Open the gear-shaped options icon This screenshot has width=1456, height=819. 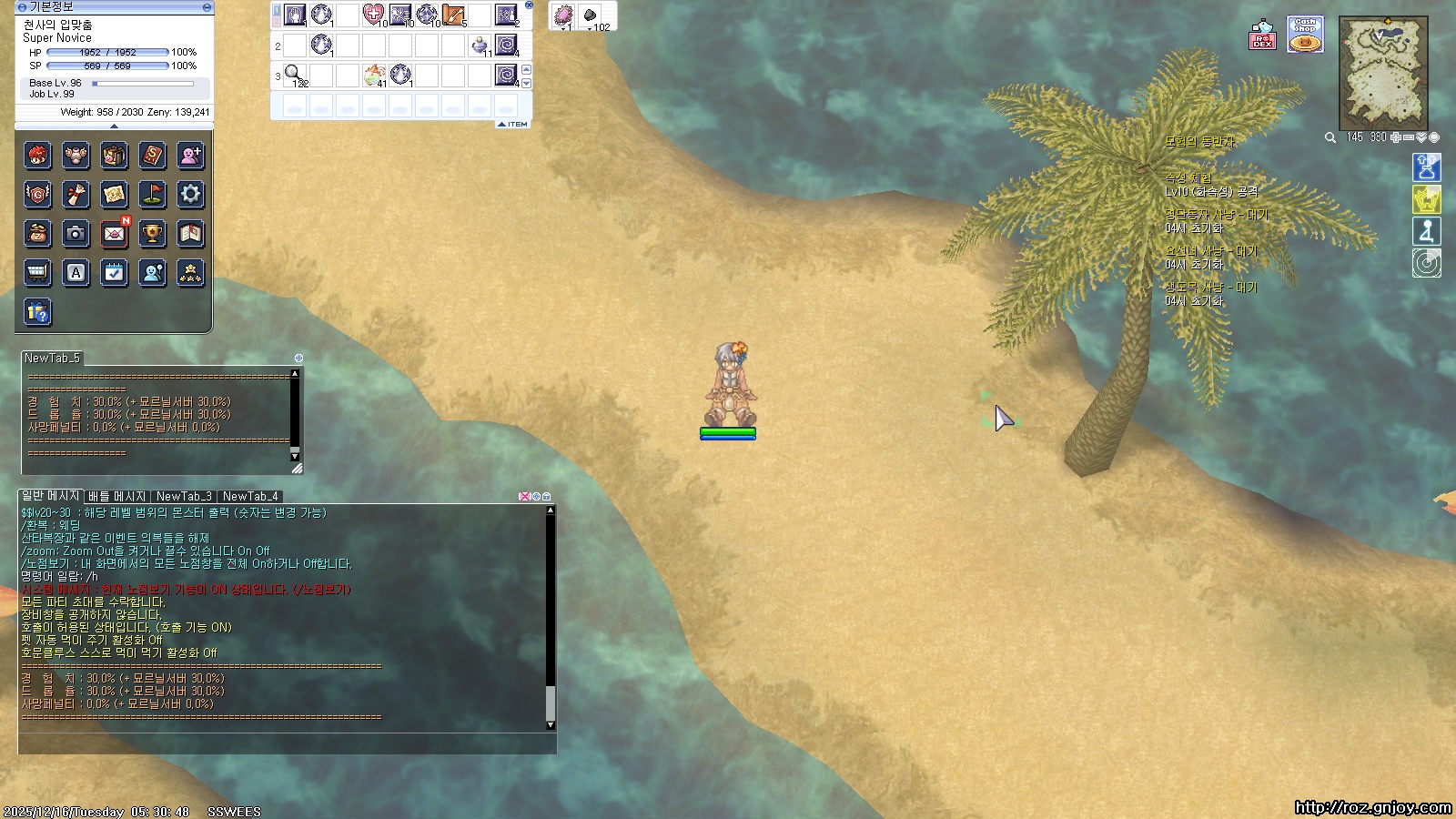point(190,194)
